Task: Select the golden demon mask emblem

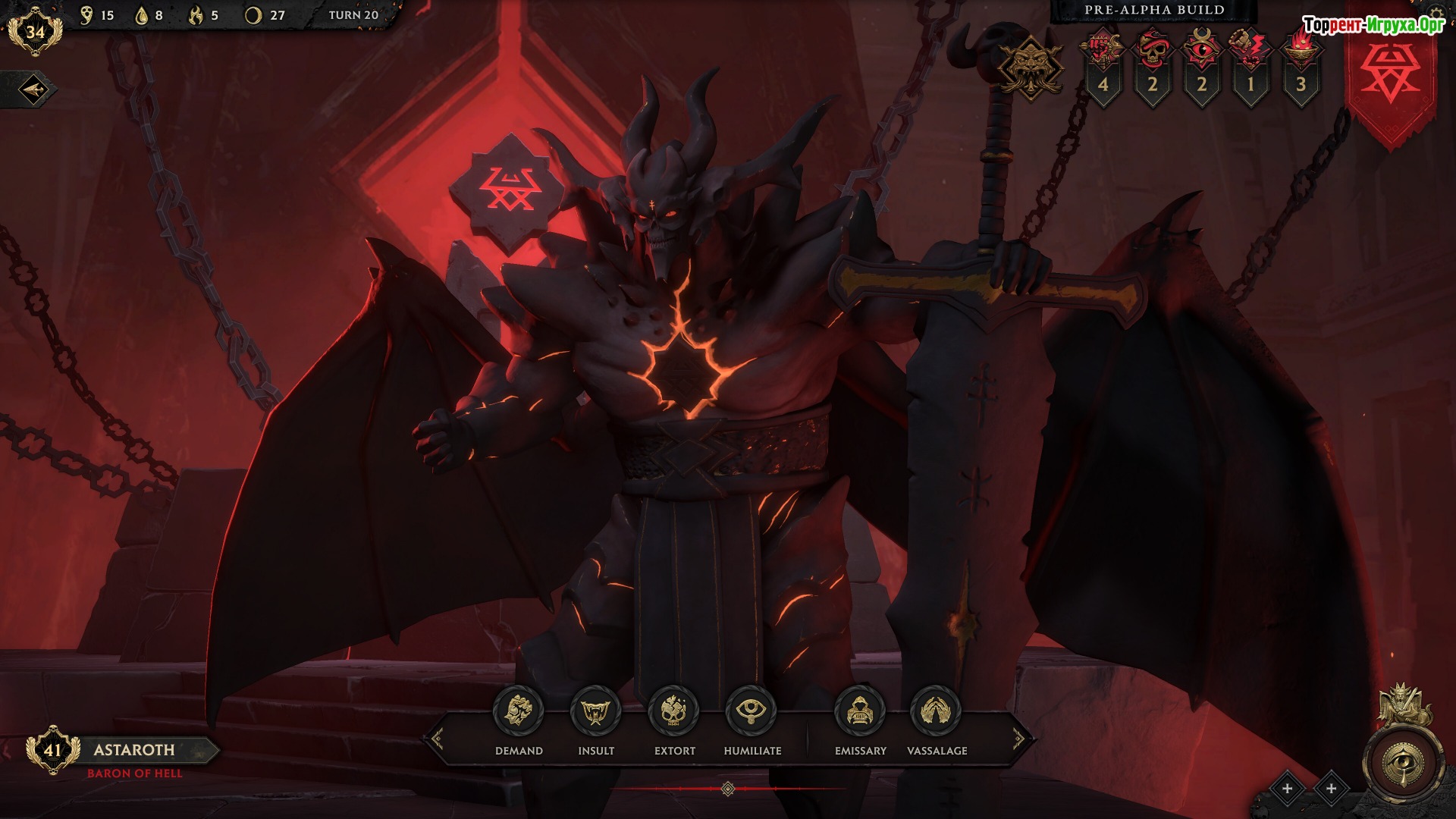Action: click(1031, 67)
